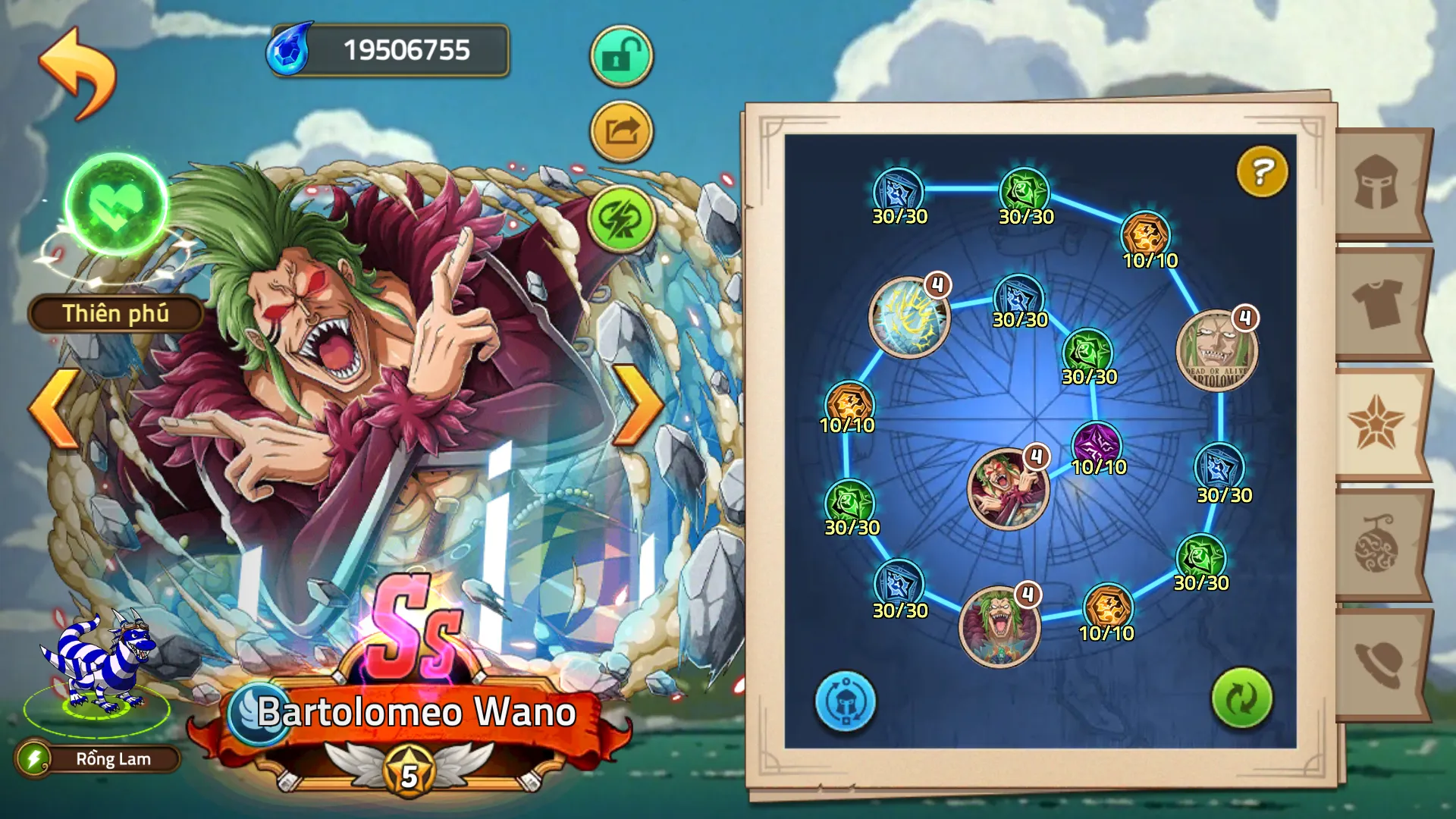Viewport: 1456px width, 819px height.
Task: Open the Thiên phú talent button
Action: 115,313
